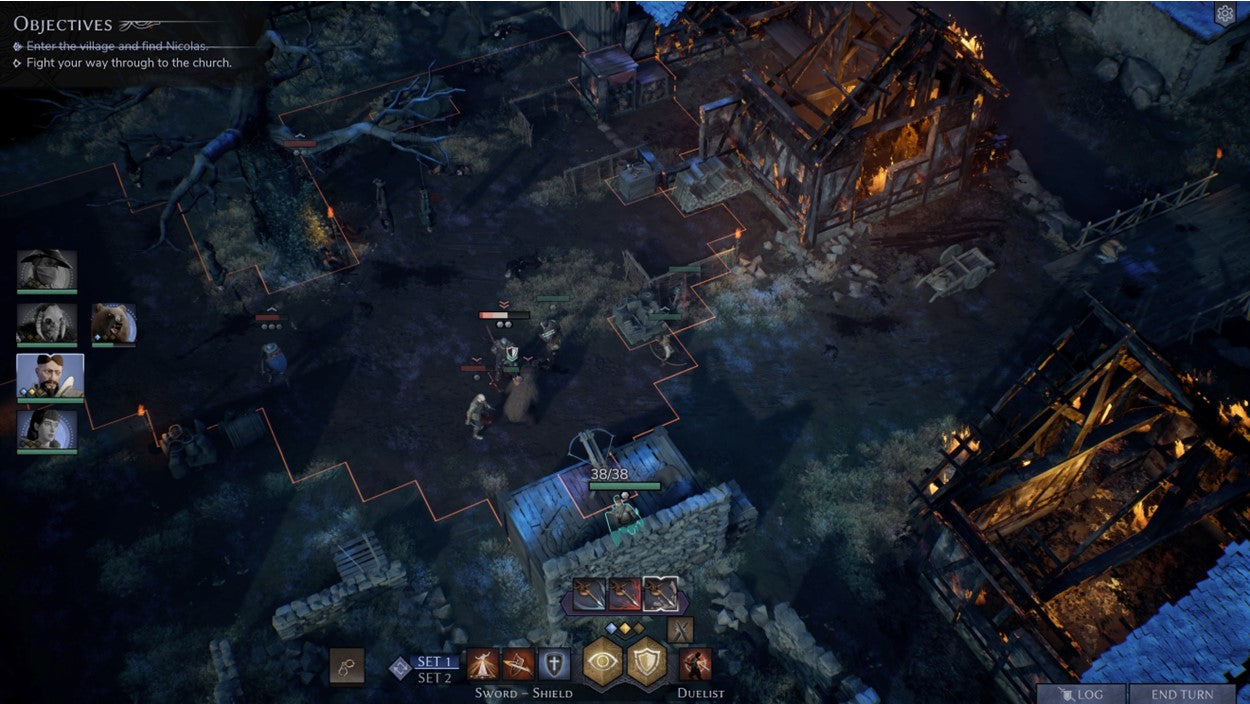1250x704 pixels.
Task: Click the crossed swords icon above Duelist
Action: pos(680,630)
